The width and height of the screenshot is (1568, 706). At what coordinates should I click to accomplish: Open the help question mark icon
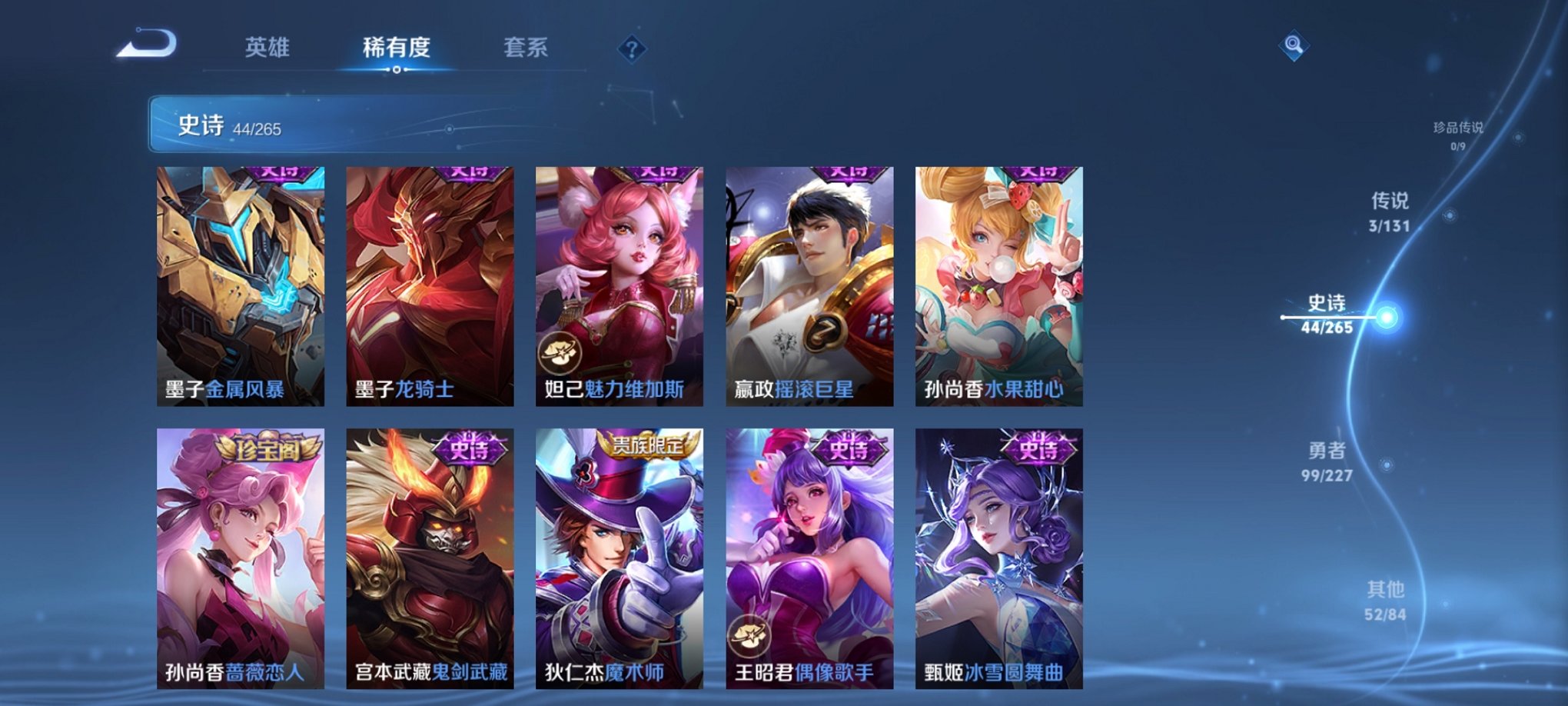tap(630, 50)
